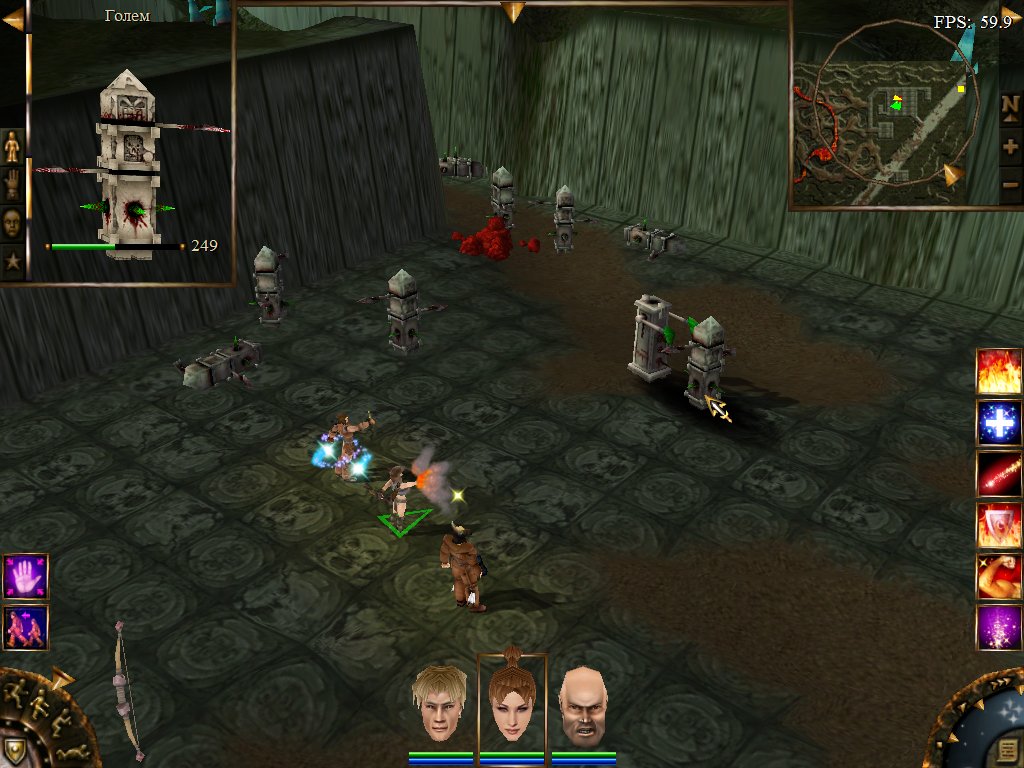This screenshot has width=1024, height=768.
Task: Toggle the walking figures follow icon
Action: [x=25, y=627]
